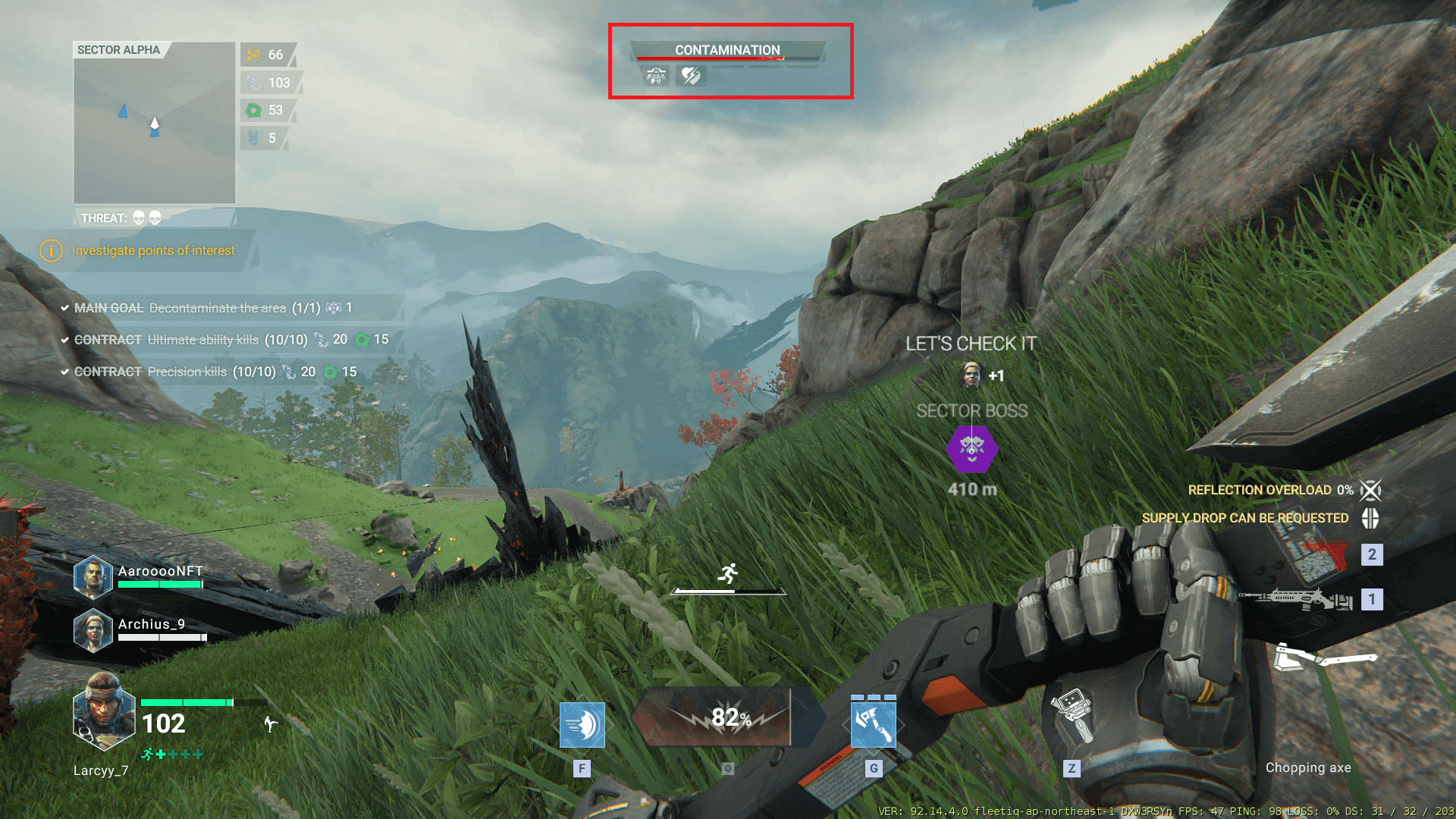Click the supply drop request icon
The image size is (1456, 819).
(x=1370, y=518)
